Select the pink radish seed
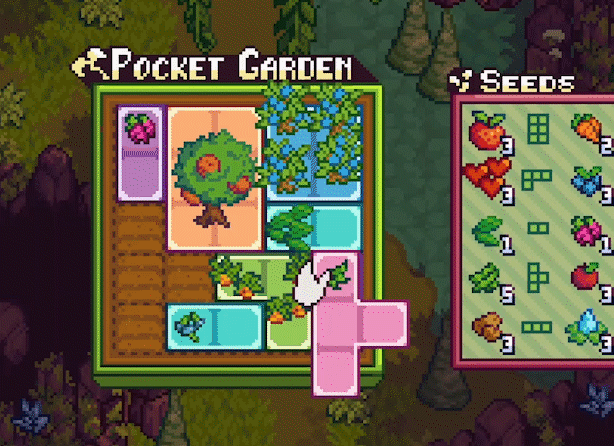 pos(587,229)
